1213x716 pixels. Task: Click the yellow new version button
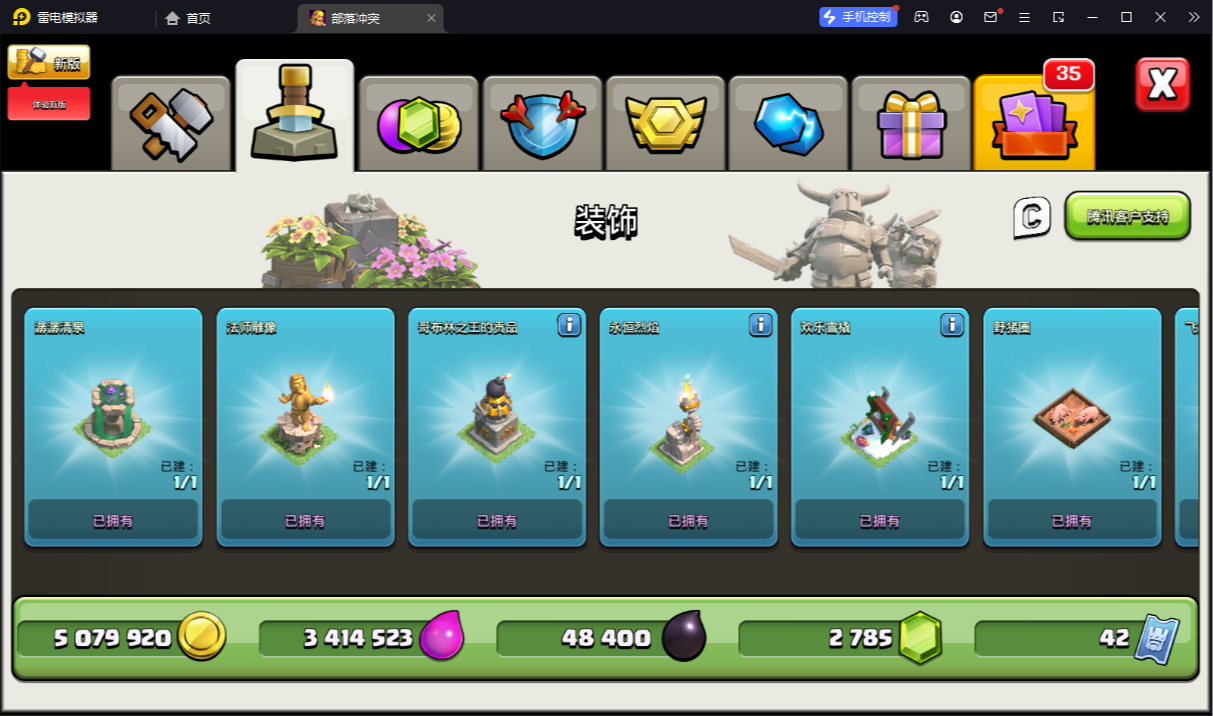(49, 62)
